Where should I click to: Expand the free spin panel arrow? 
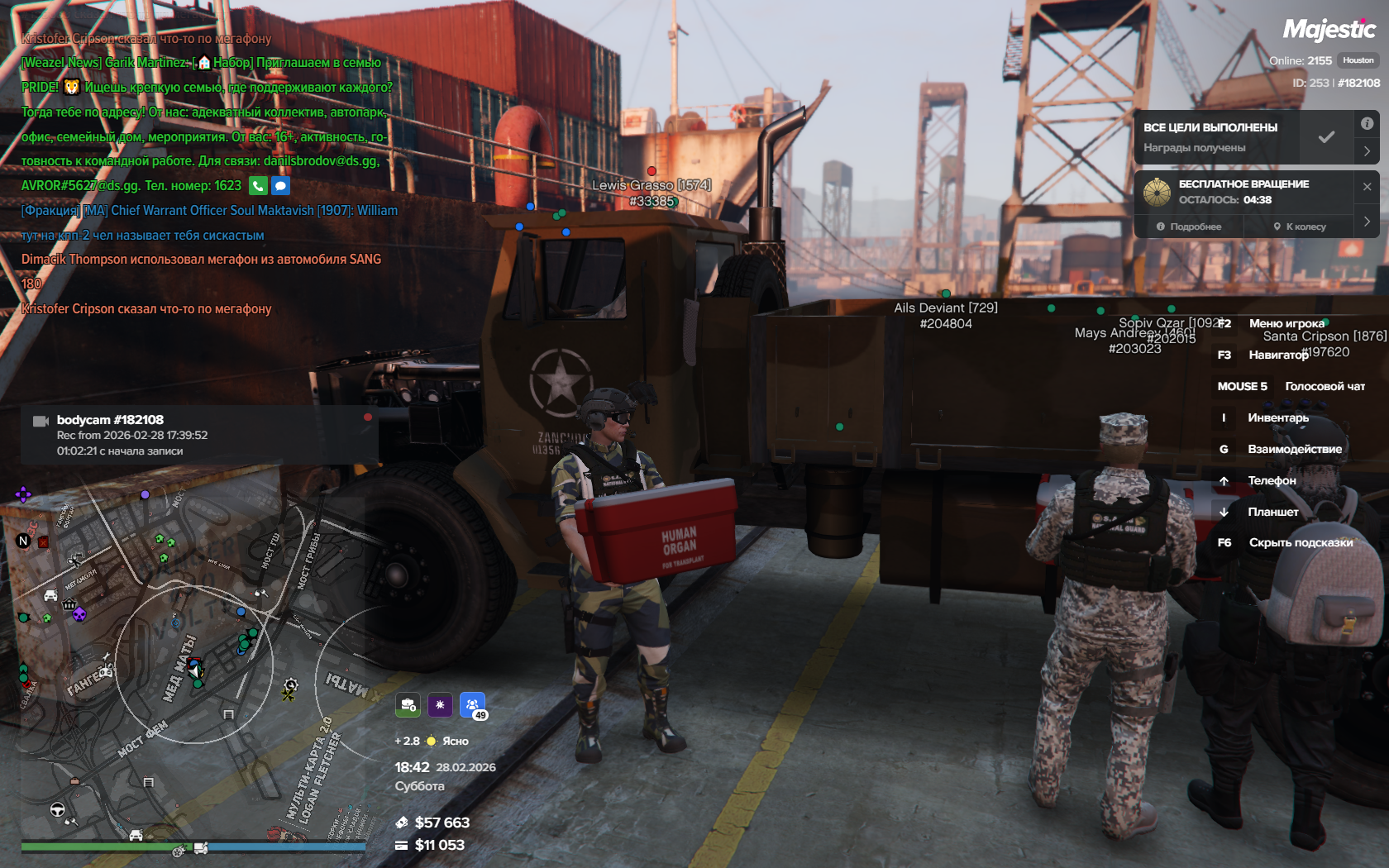tap(1367, 222)
